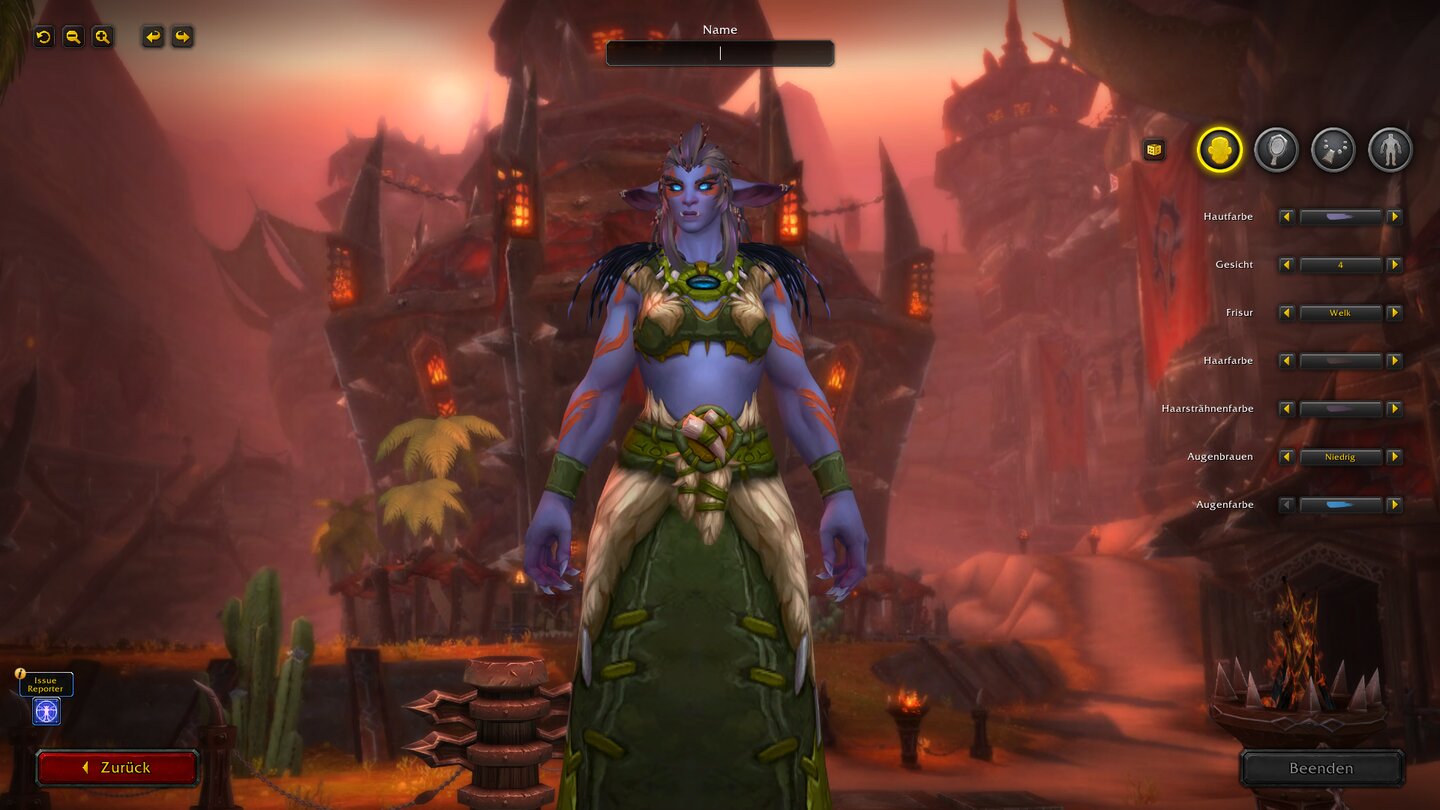
Task: Open the Gesicht selector showing 4
Action: (1340, 265)
